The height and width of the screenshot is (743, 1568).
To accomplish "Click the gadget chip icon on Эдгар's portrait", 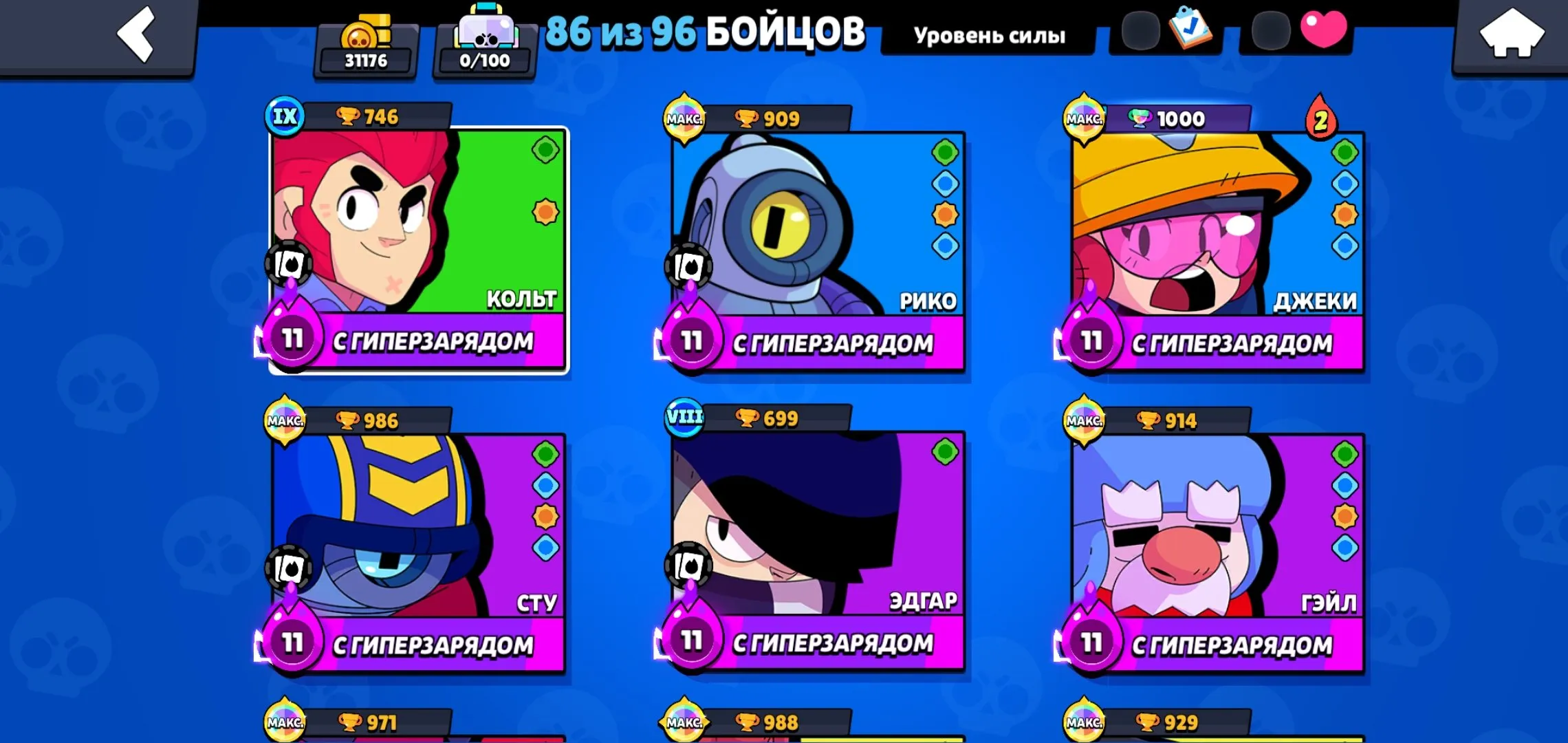I will [x=688, y=565].
